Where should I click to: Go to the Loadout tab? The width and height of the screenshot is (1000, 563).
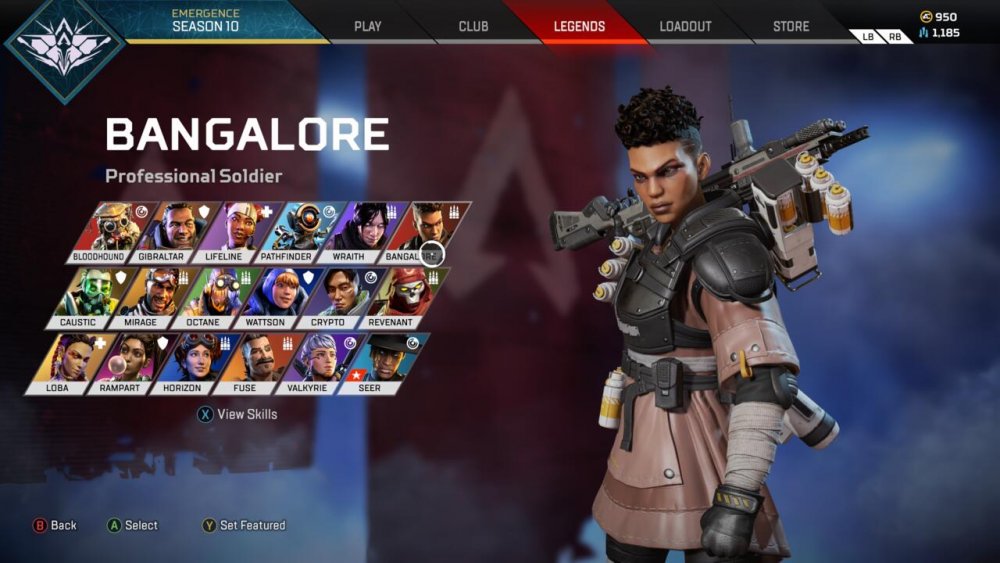pos(685,26)
